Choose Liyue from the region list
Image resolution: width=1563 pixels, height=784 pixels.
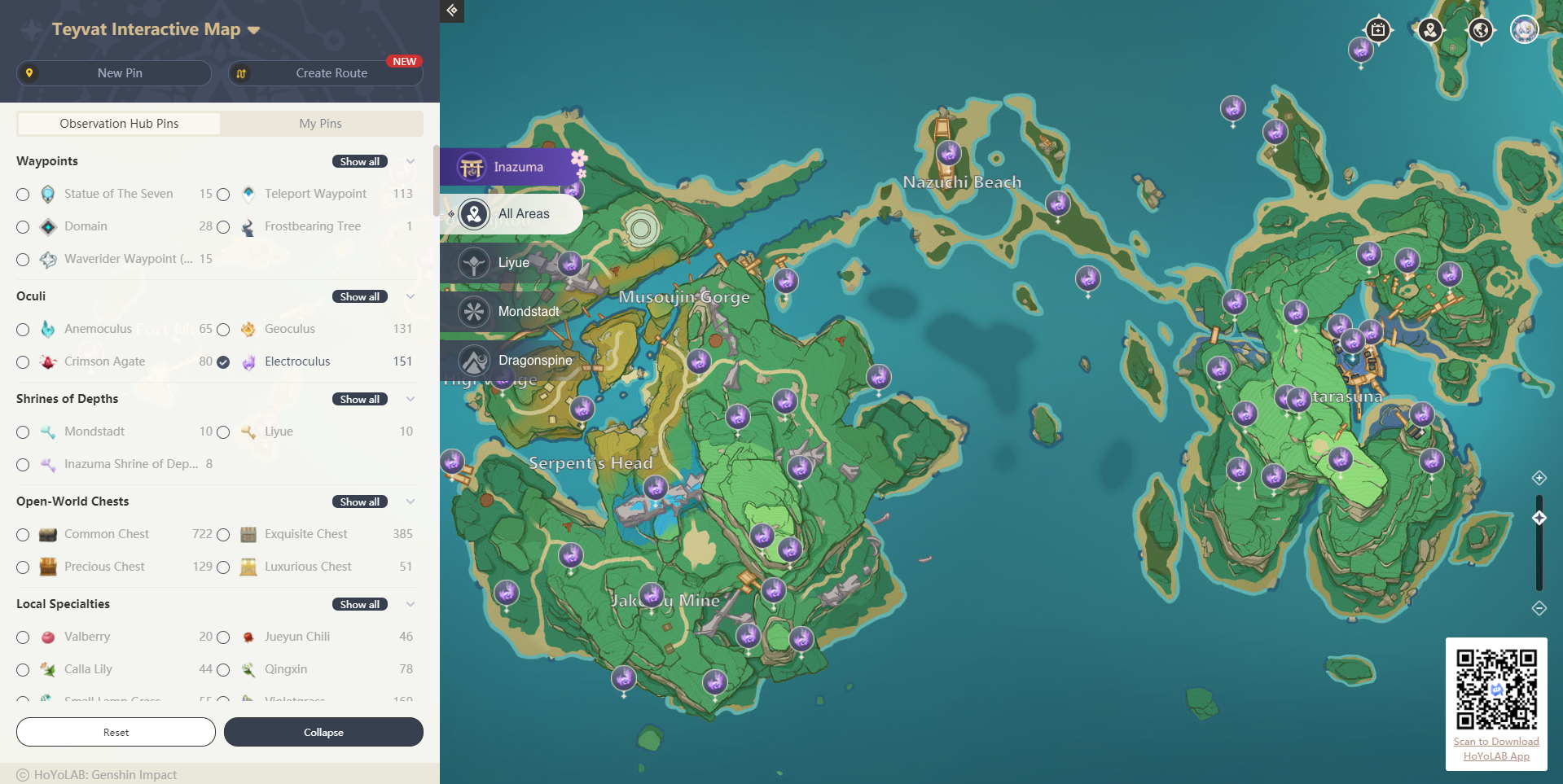click(x=513, y=263)
